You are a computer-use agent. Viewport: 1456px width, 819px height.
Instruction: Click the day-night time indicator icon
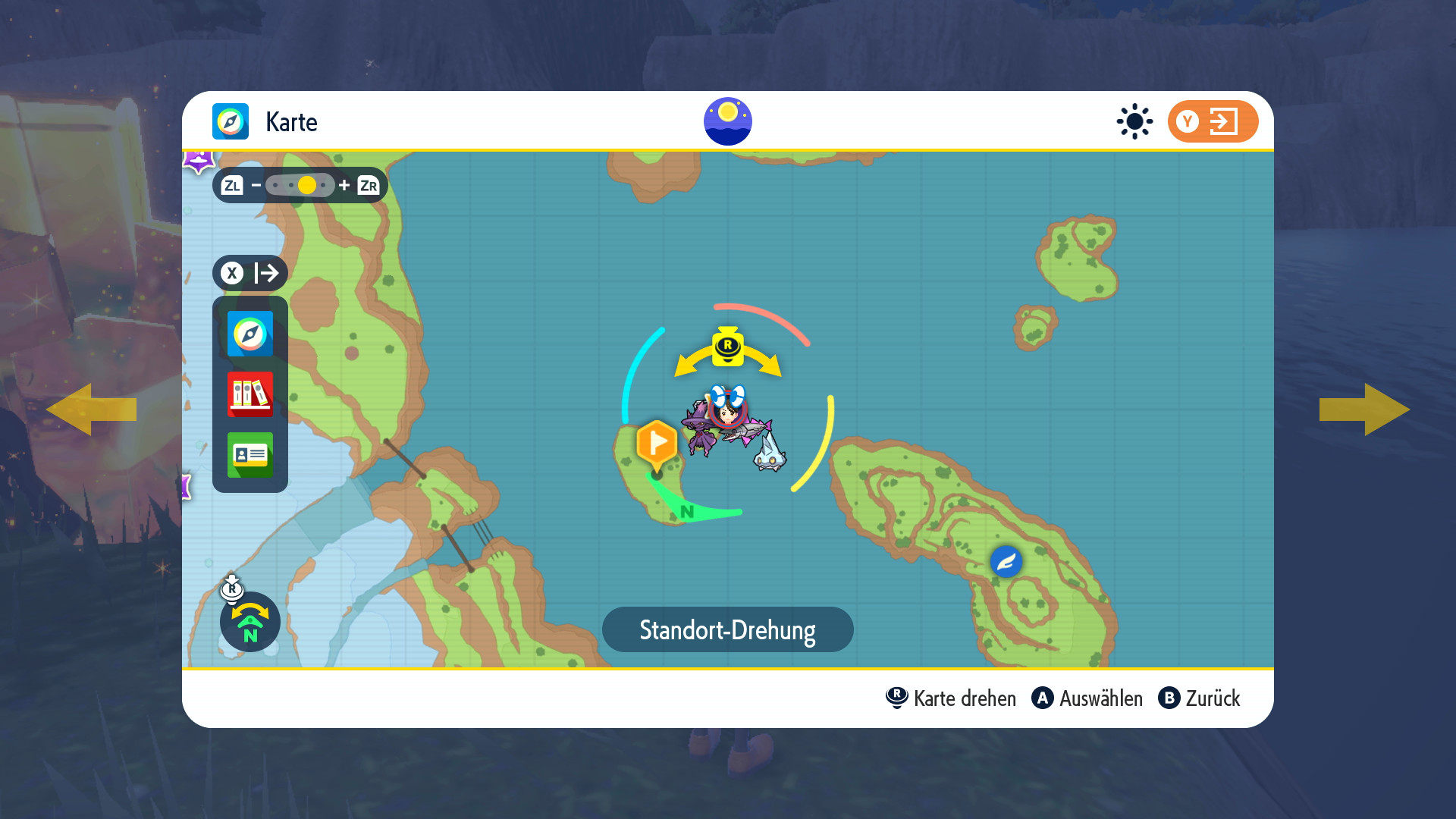point(728,121)
